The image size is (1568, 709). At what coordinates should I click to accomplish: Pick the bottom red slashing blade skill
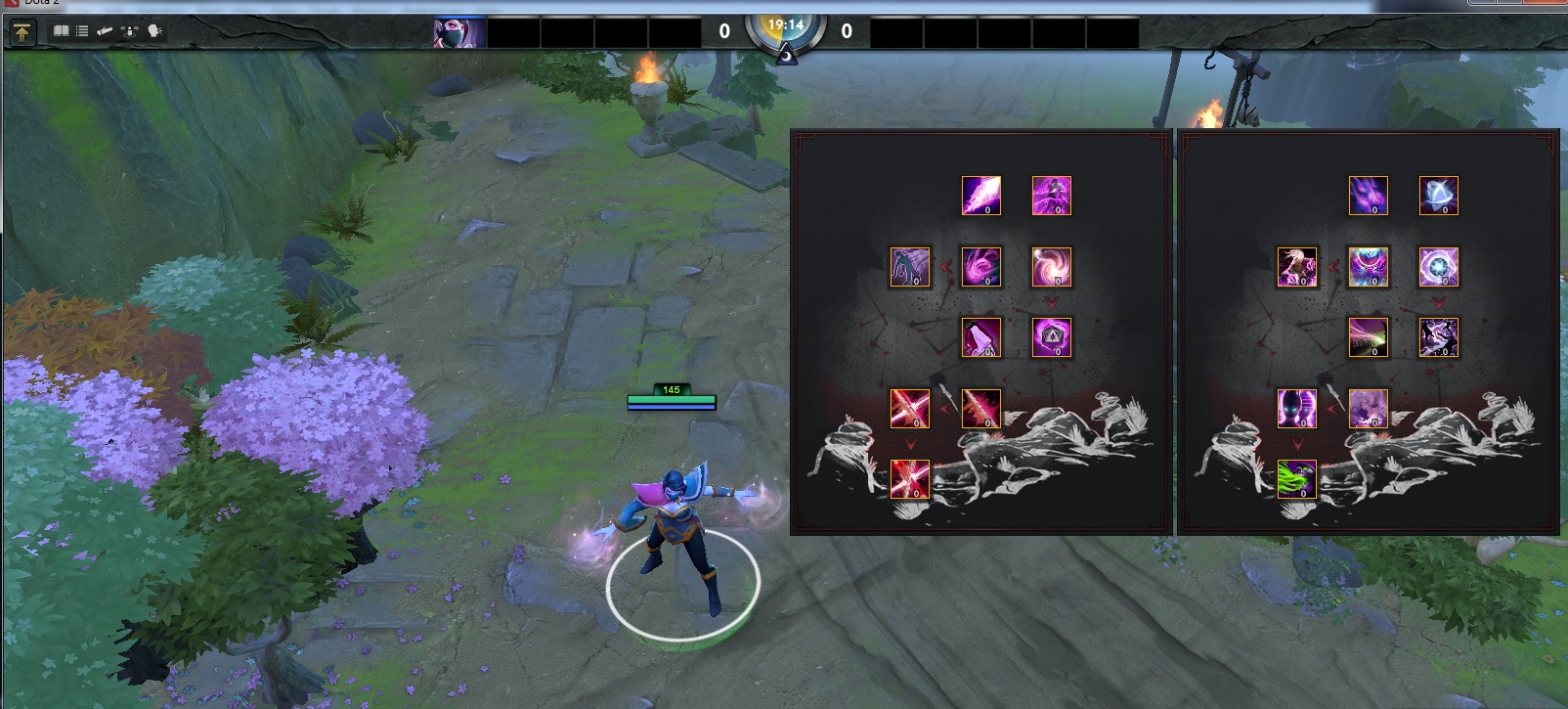click(x=909, y=479)
